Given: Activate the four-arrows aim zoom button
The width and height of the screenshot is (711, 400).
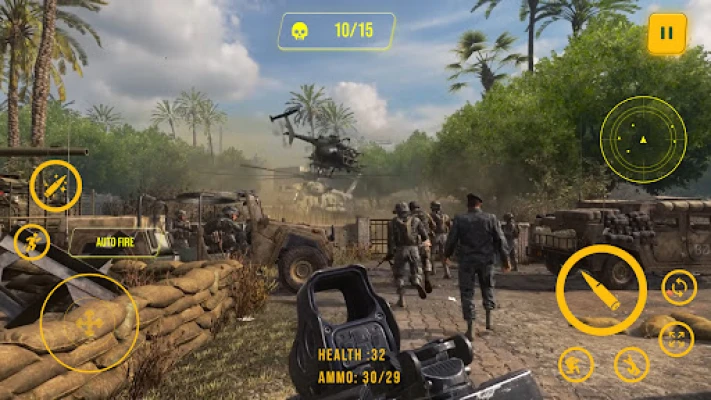Looking at the screenshot, I should 676,338.
